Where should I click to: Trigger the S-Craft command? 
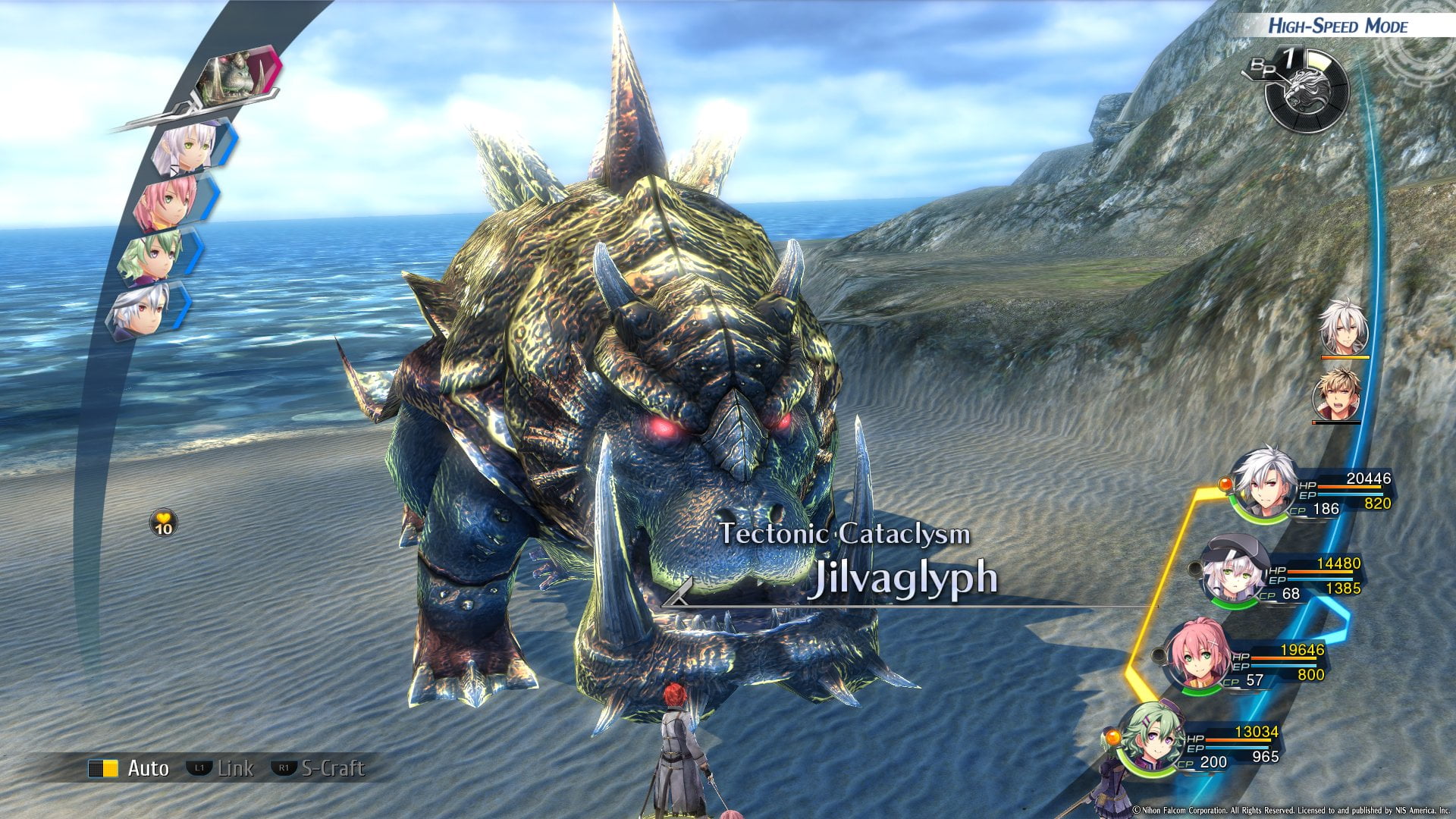point(318,768)
